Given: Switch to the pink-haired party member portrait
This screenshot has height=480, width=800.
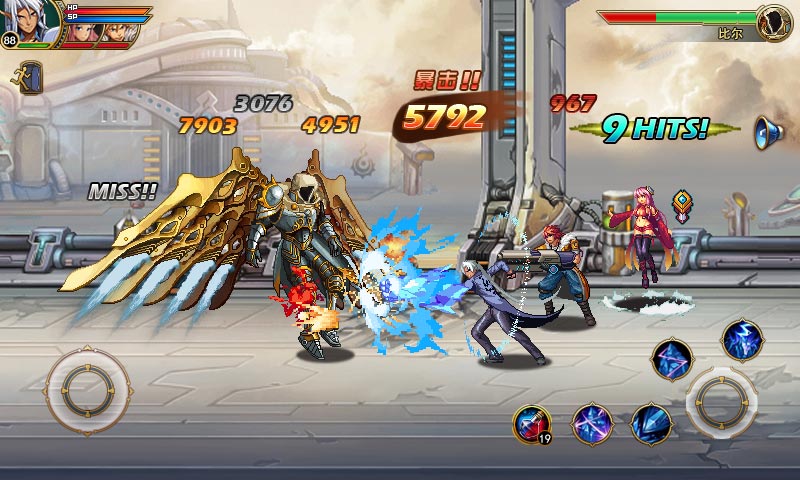Looking at the screenshot, I should [79, 31].
